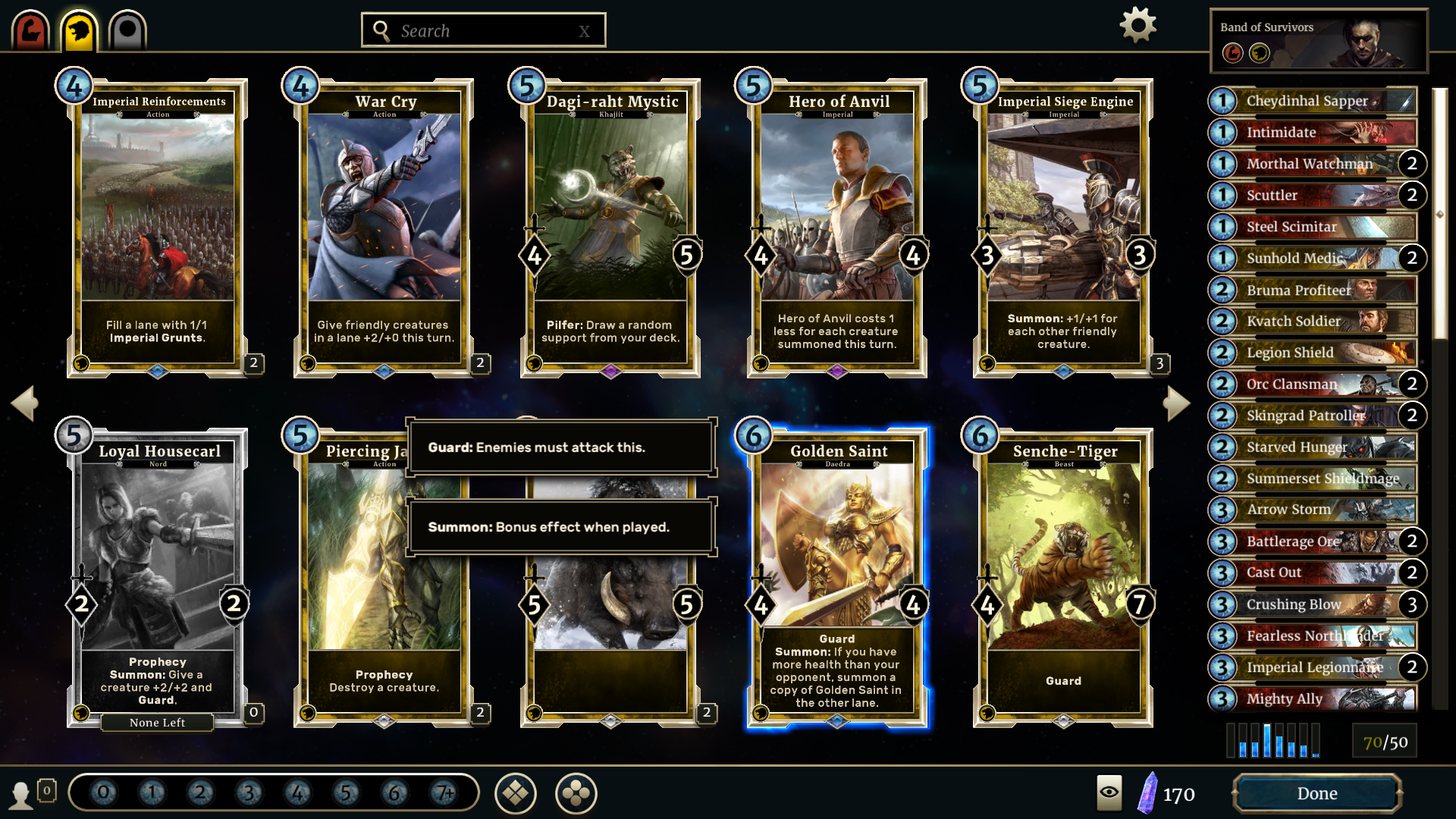This screenshot has width=1456, height=819.
Task: Confirm the deck with the Done button
Action: tap(1316, 793)
